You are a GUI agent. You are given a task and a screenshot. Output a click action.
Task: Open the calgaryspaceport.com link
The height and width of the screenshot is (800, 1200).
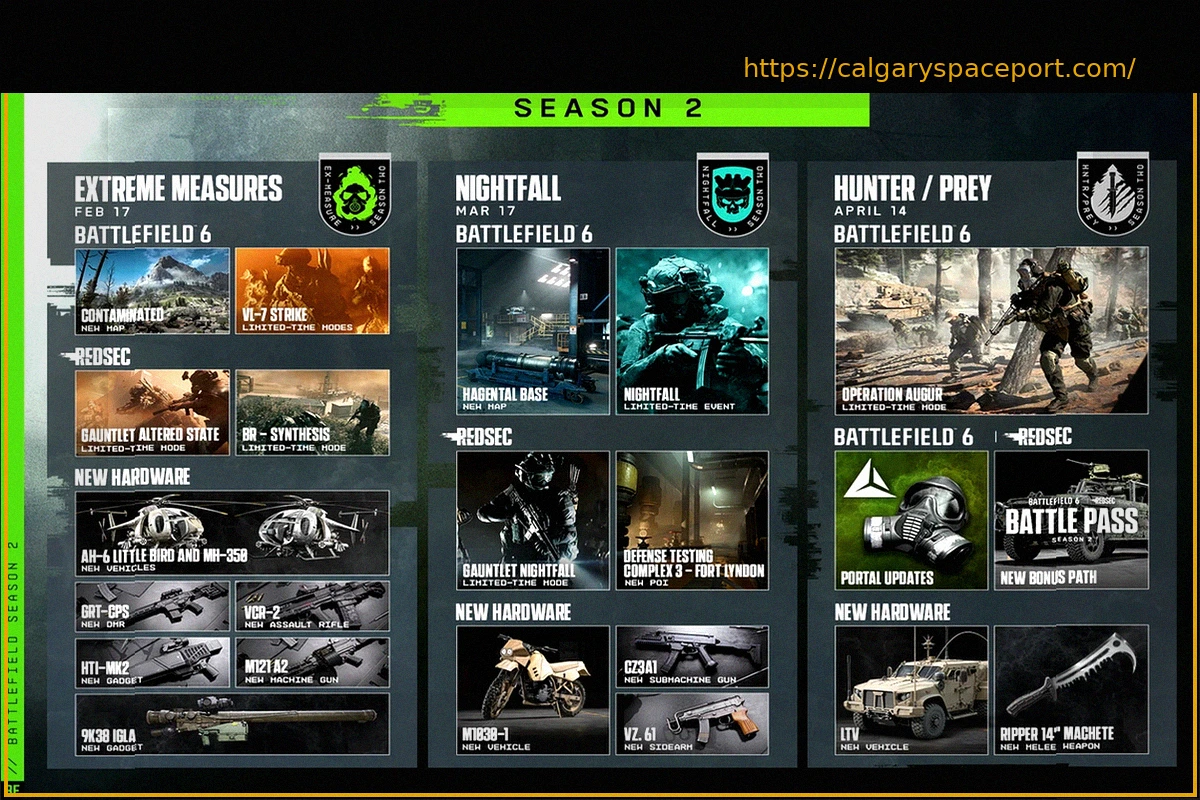pos(939,69)
